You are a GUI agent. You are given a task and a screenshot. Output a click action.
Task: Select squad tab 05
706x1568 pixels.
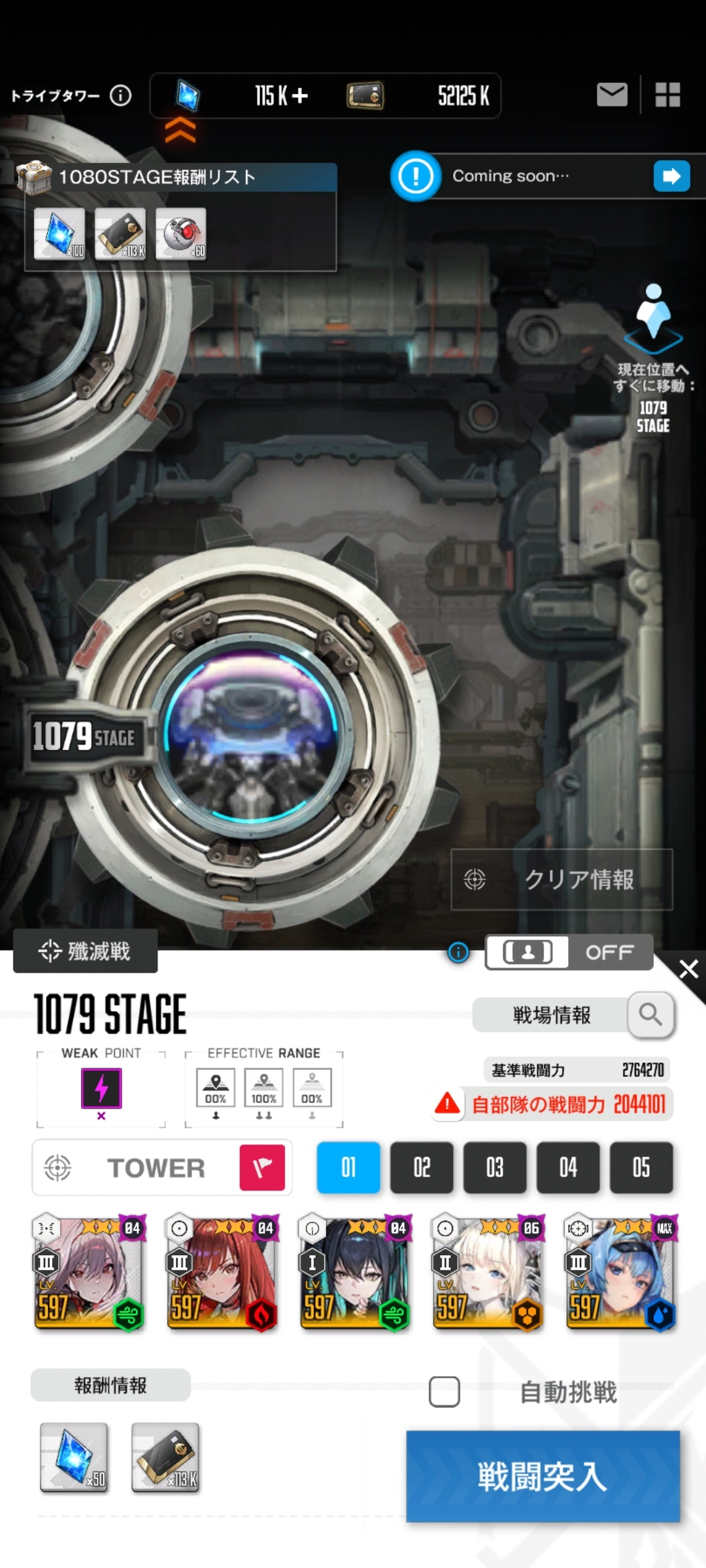click(641, 1167)
